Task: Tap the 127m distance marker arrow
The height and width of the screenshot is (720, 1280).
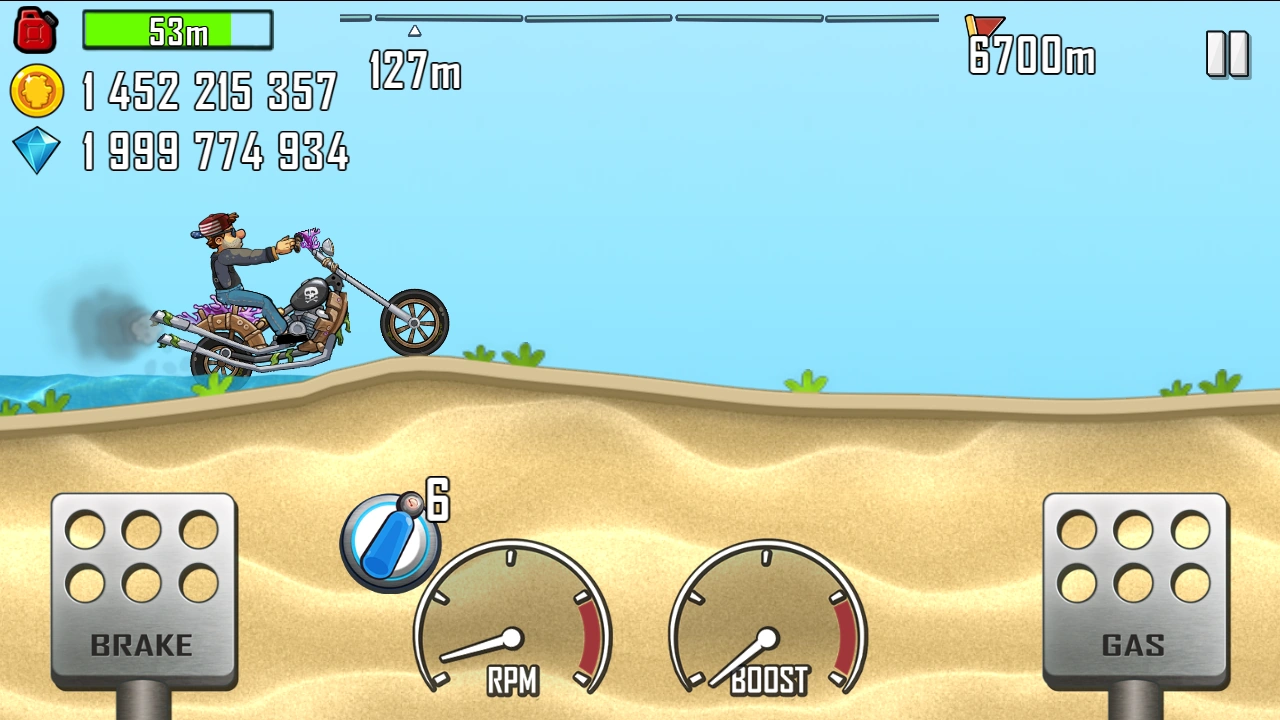Action: pyautogui.click(x=415, y=31)
